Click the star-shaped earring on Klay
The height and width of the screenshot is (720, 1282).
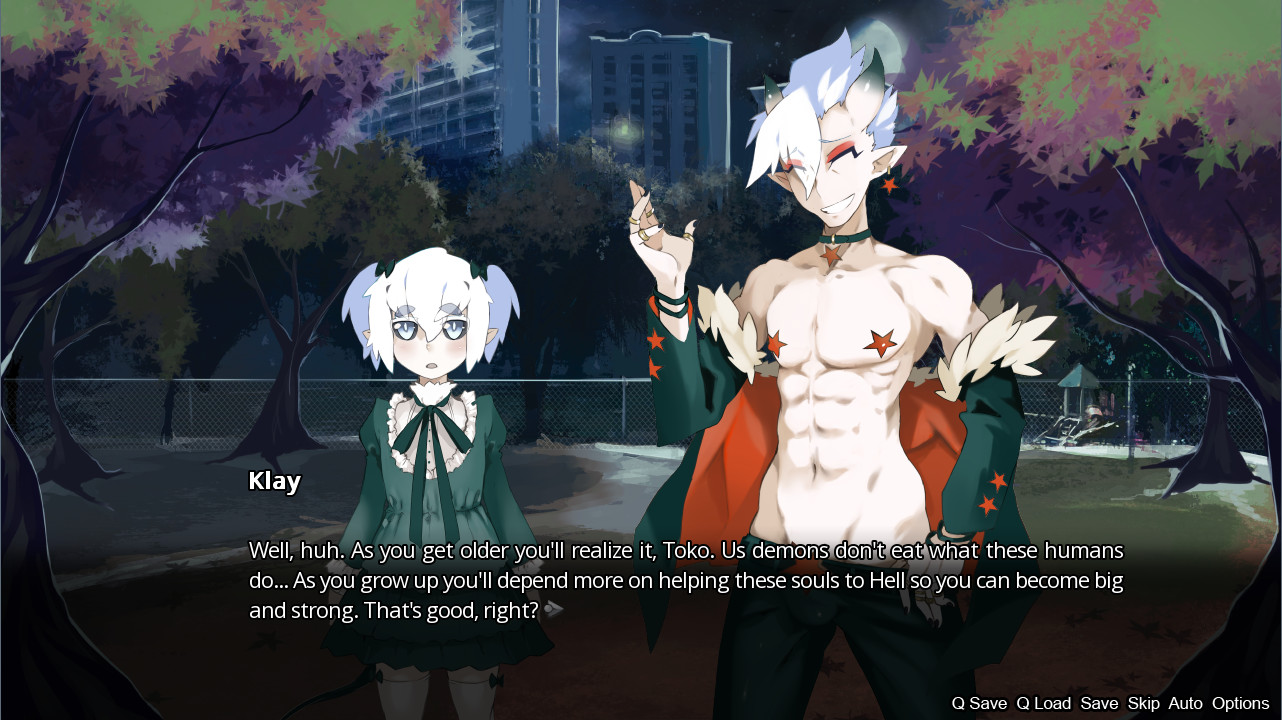pos(888,187)
